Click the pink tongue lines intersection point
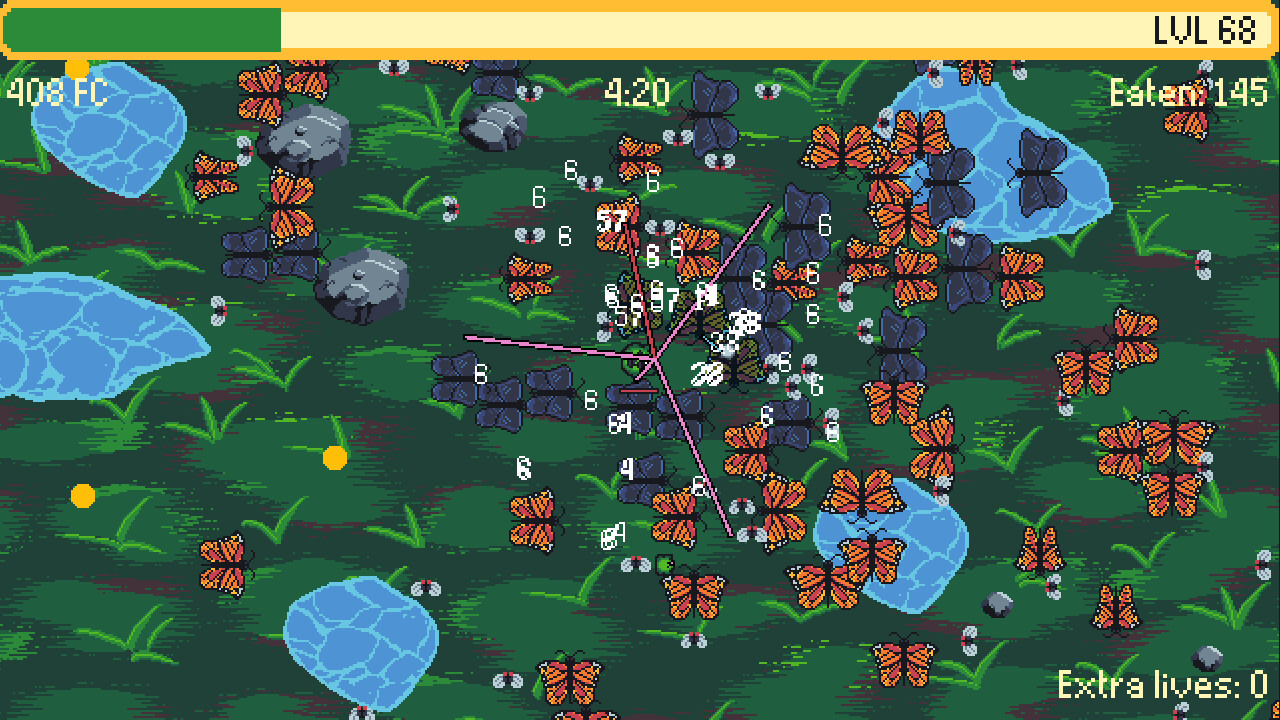 pos(654,358)
